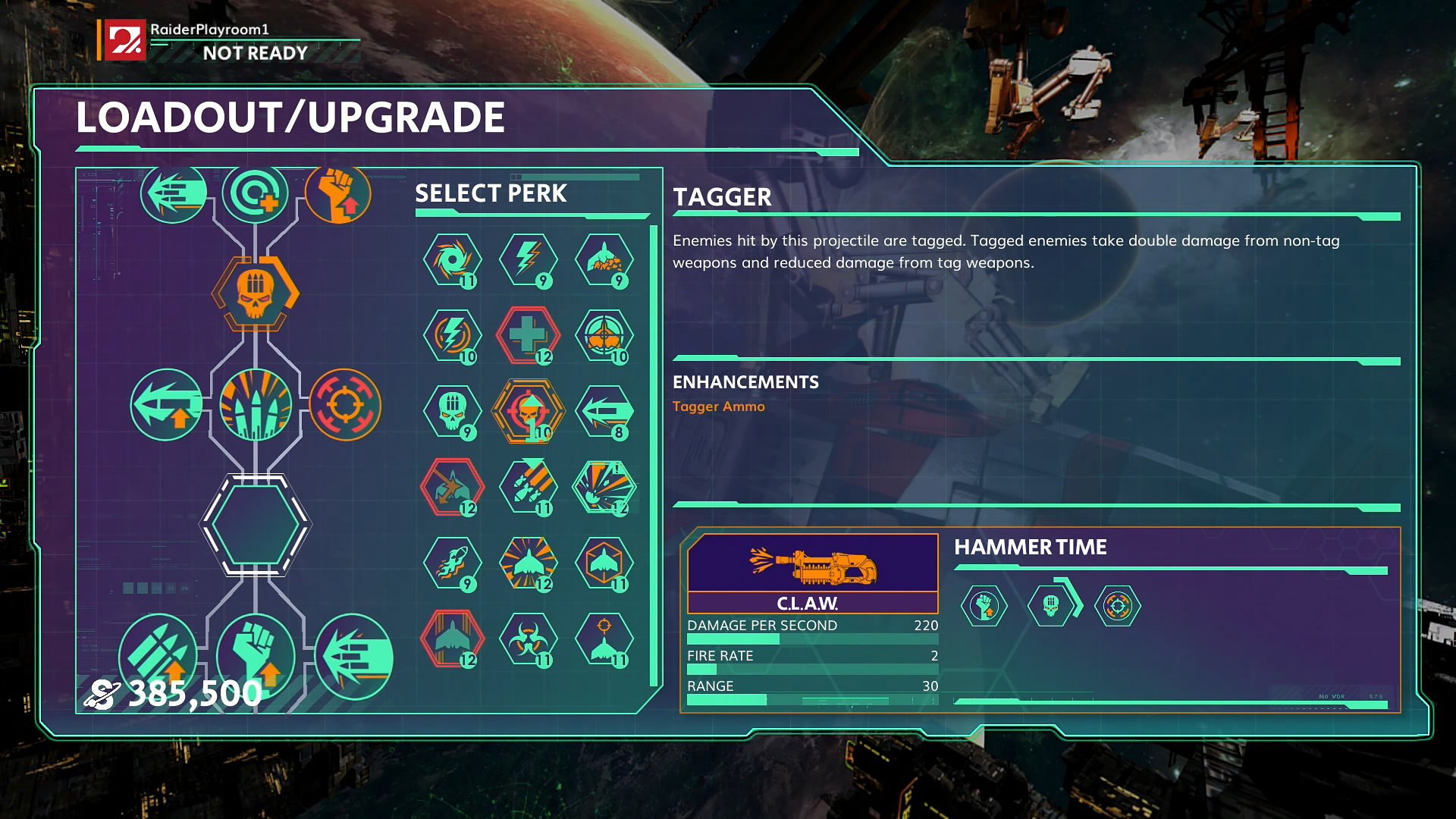Viewport: 1456px width, 819px height.
Task: Select the empty hexagon slot in upgrade tree
Action: [255, 524]
